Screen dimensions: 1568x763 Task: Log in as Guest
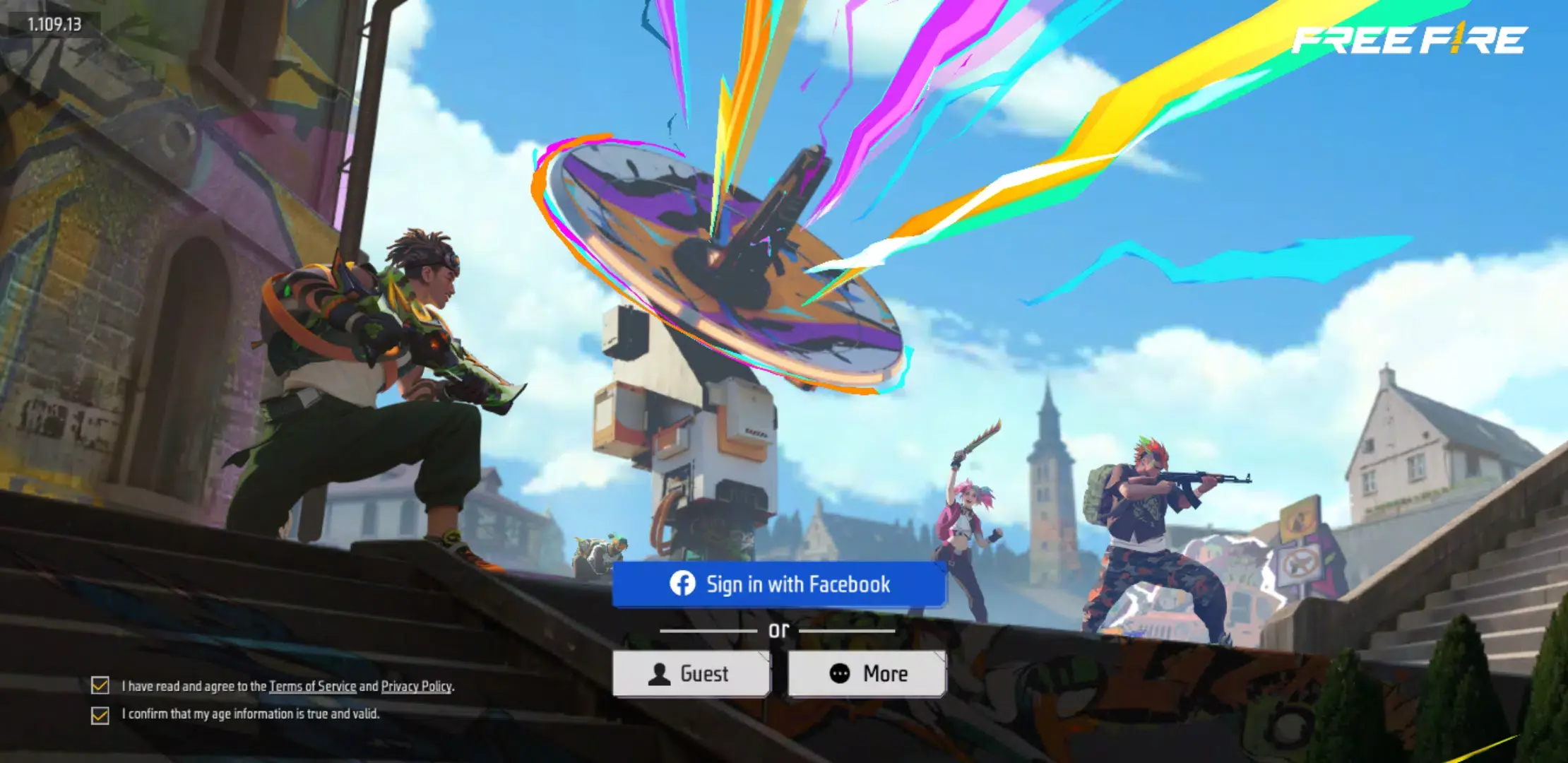pos(692,673)
